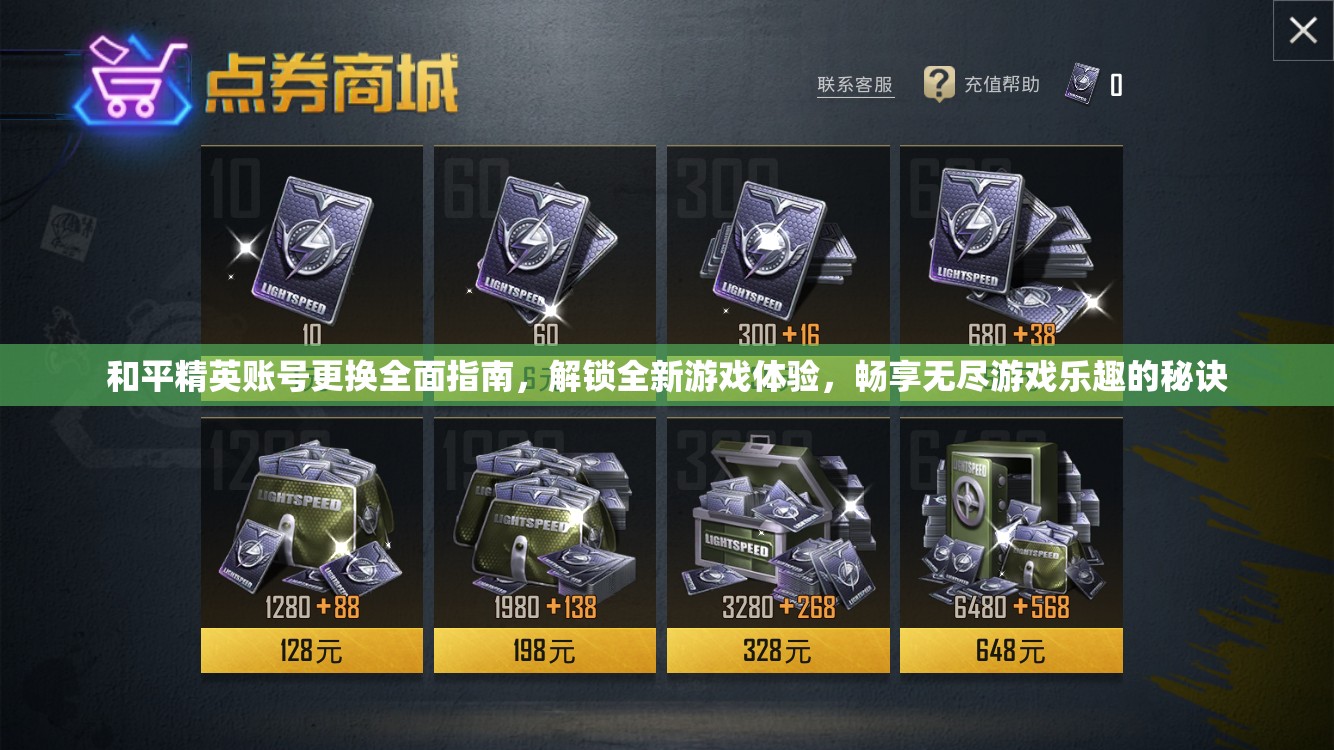Open the 联系客服 customer service link
Screen dimensions: 1334x750
[x=855, y=84]
